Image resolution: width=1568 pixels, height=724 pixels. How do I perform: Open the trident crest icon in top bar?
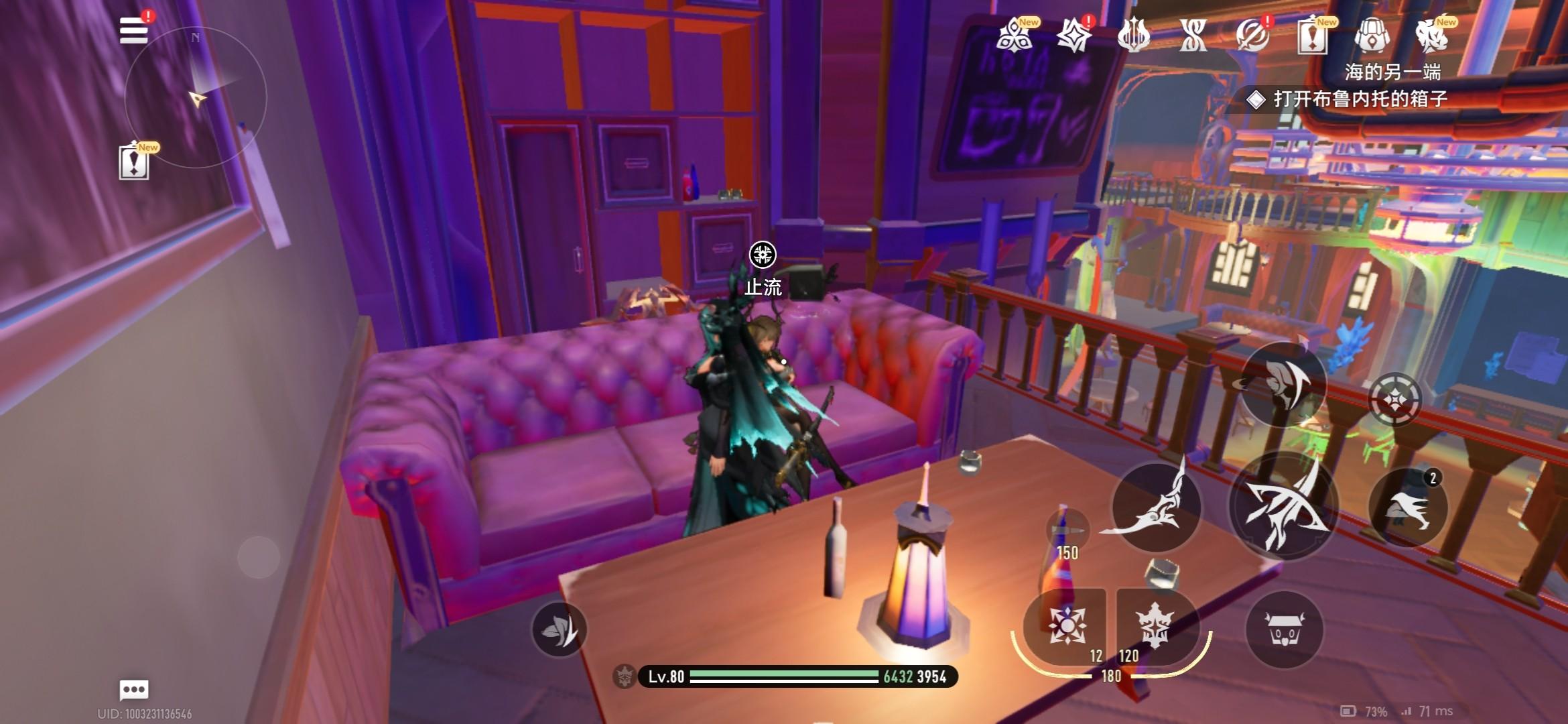click(1134, 36)
